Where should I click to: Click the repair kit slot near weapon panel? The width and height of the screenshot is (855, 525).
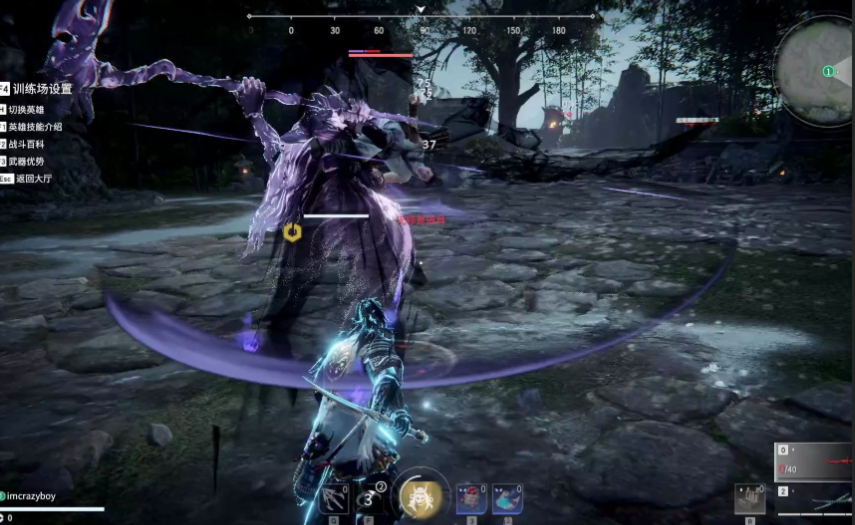[749, 498]
